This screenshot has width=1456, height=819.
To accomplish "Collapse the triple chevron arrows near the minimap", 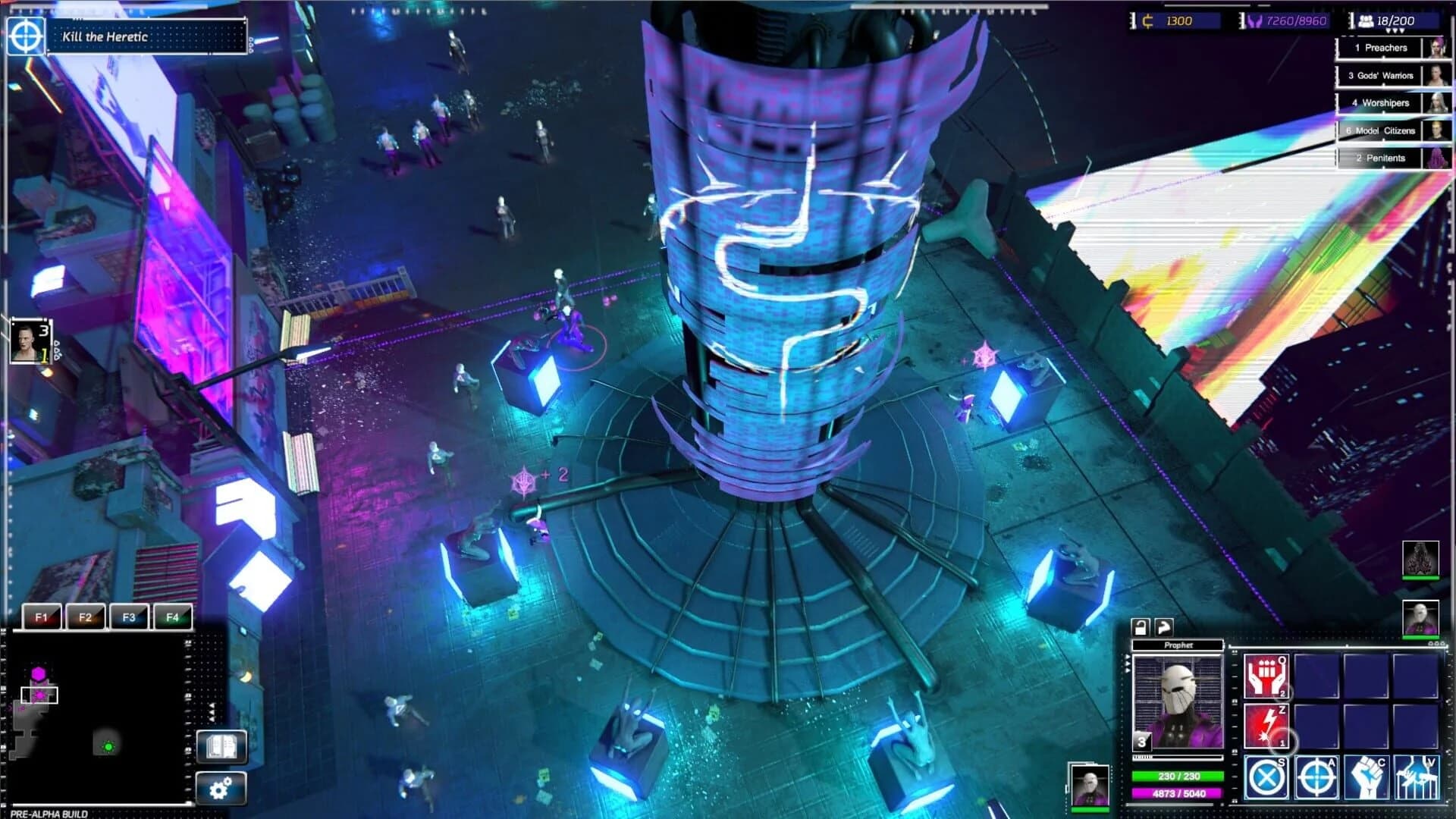I will tap(211, 711).
